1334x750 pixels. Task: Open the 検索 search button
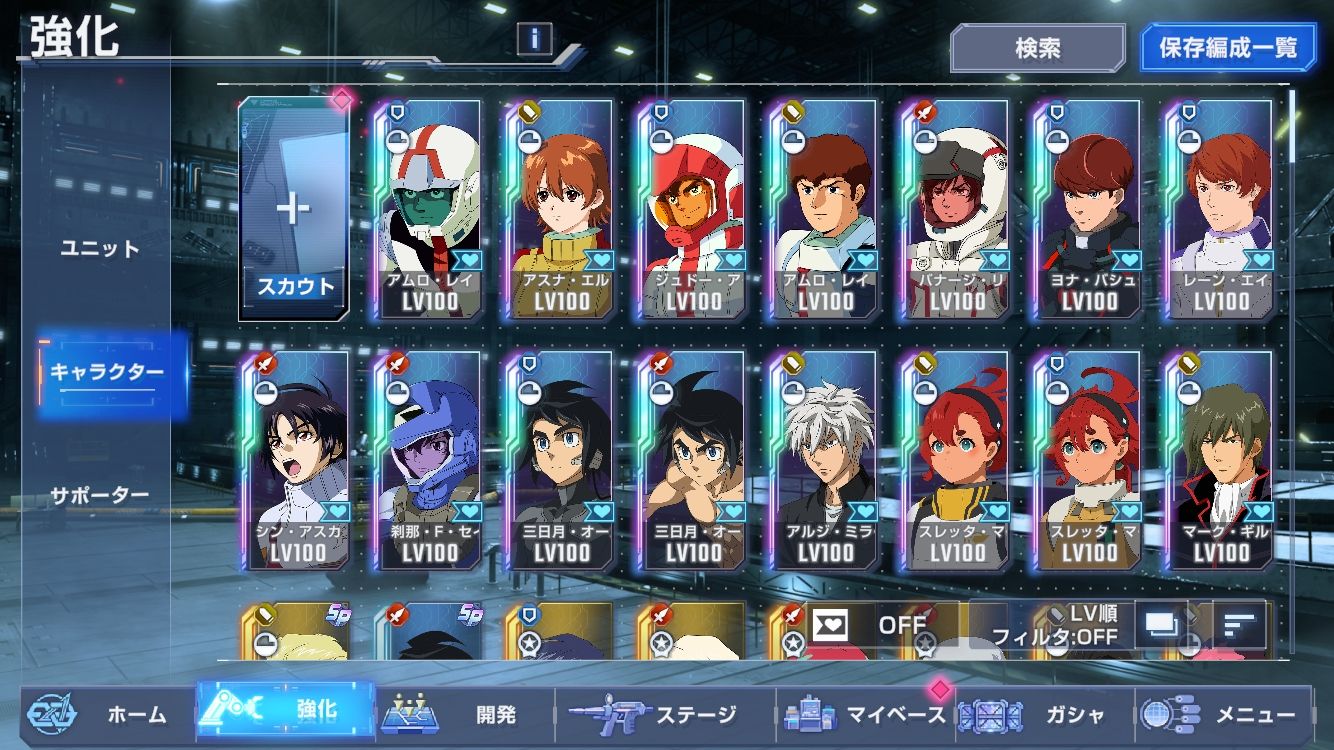point(1037,48)
